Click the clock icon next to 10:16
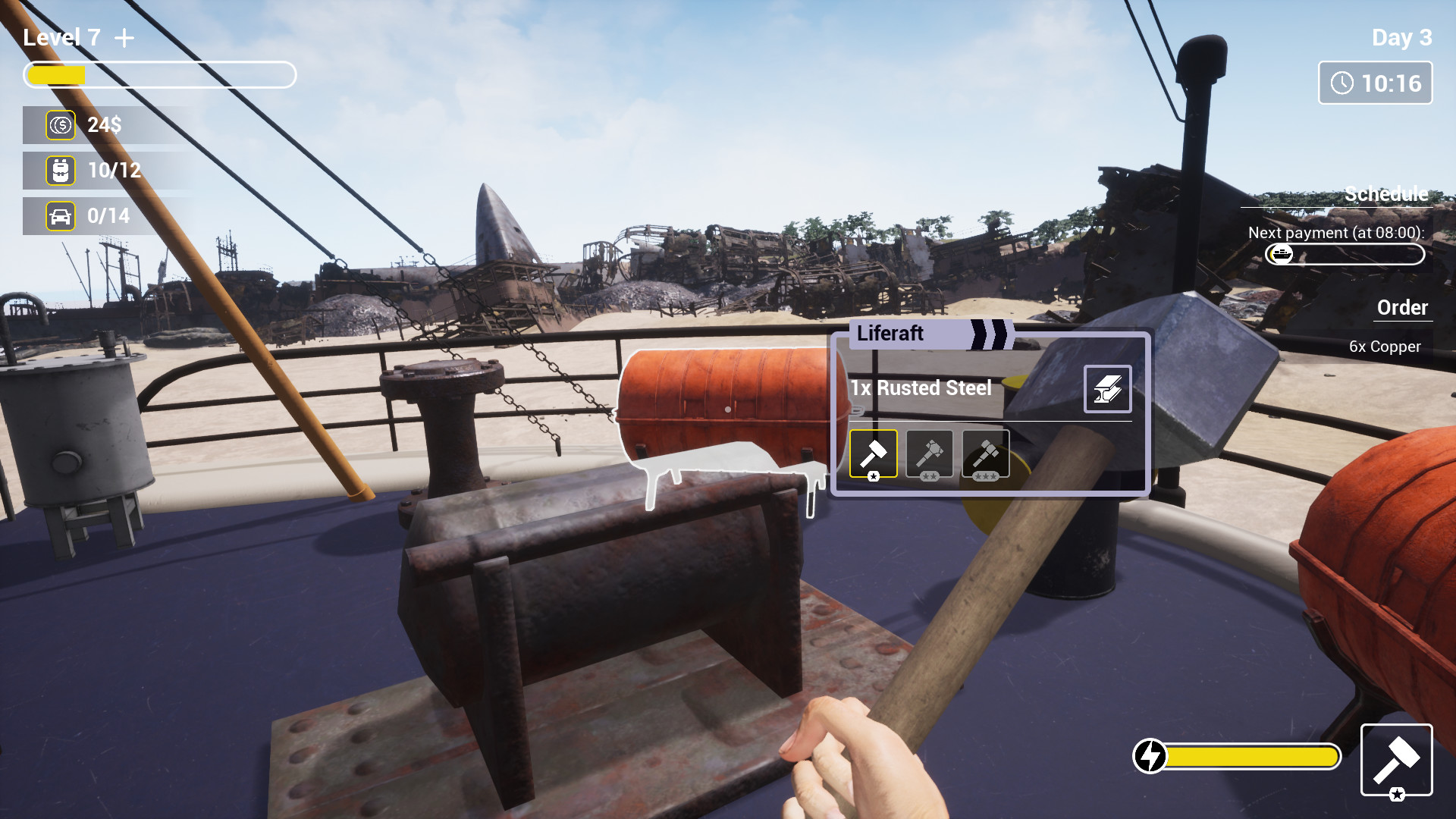 click(x=1341, y=83)
